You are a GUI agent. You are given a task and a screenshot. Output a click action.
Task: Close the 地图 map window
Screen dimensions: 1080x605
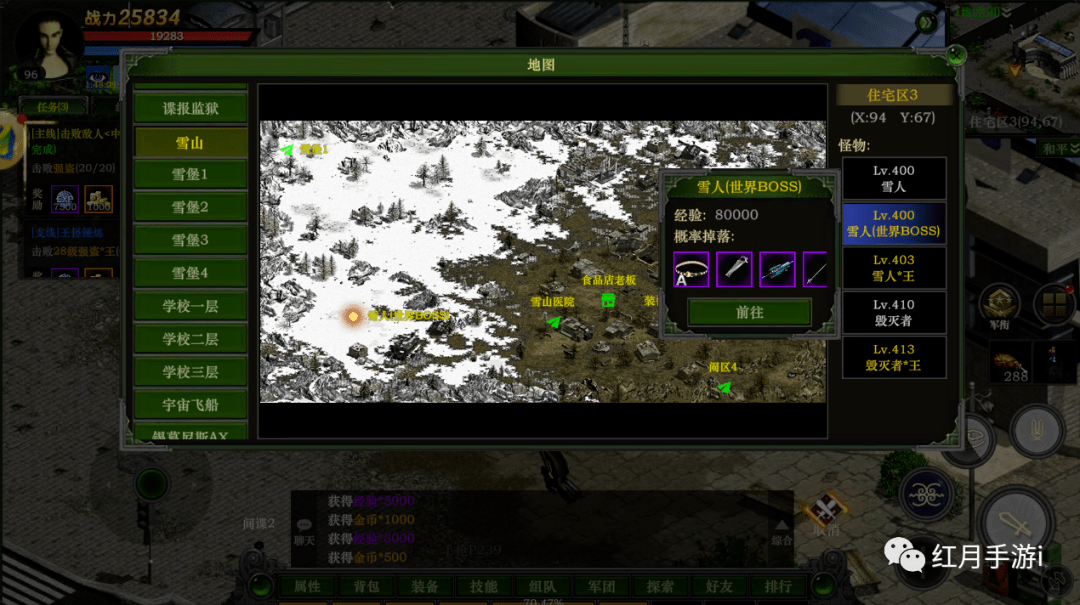pos(956,55)
